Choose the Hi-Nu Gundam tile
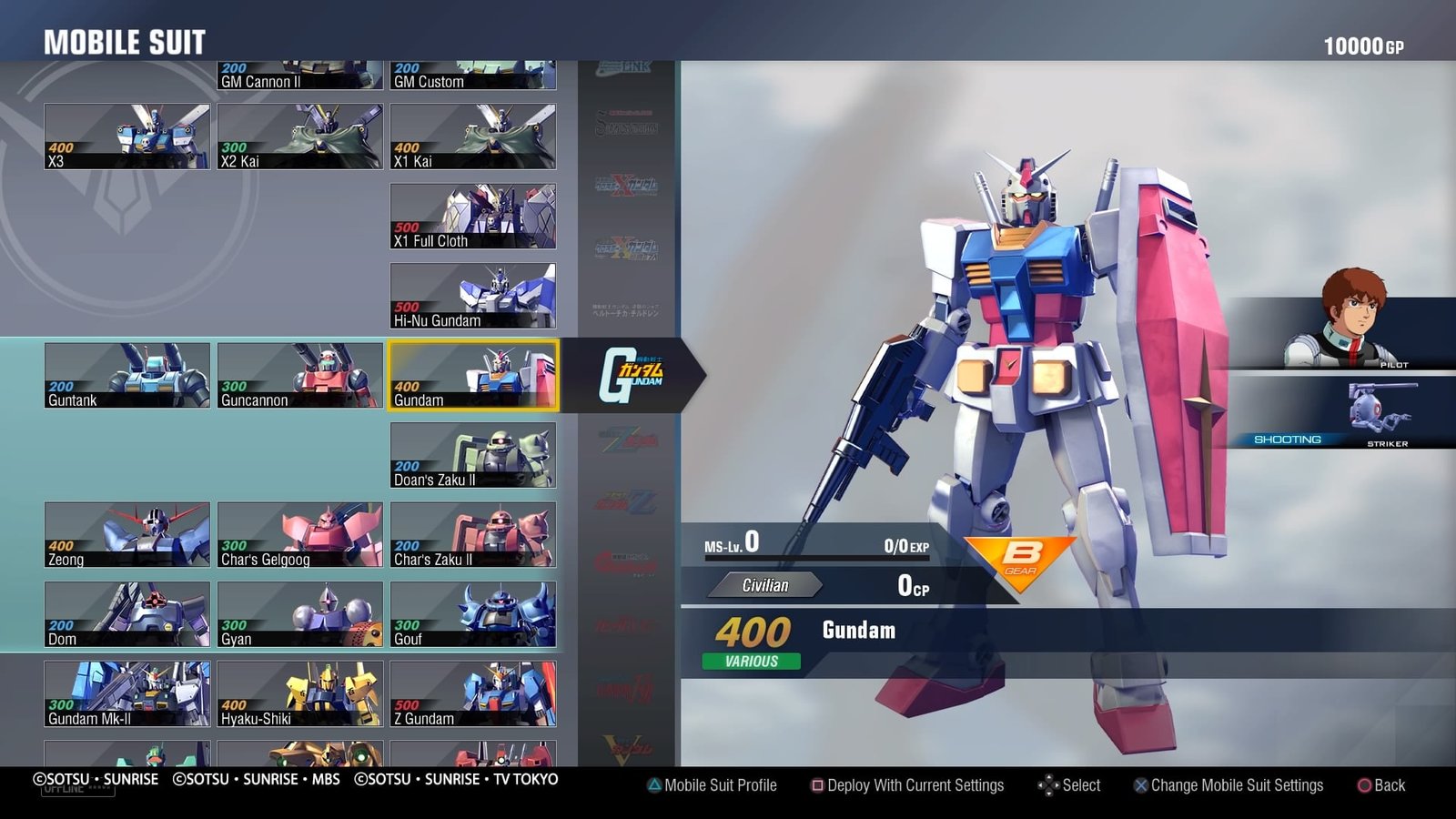The width and height of the screenshot is (1456, 819). (472, 296)
